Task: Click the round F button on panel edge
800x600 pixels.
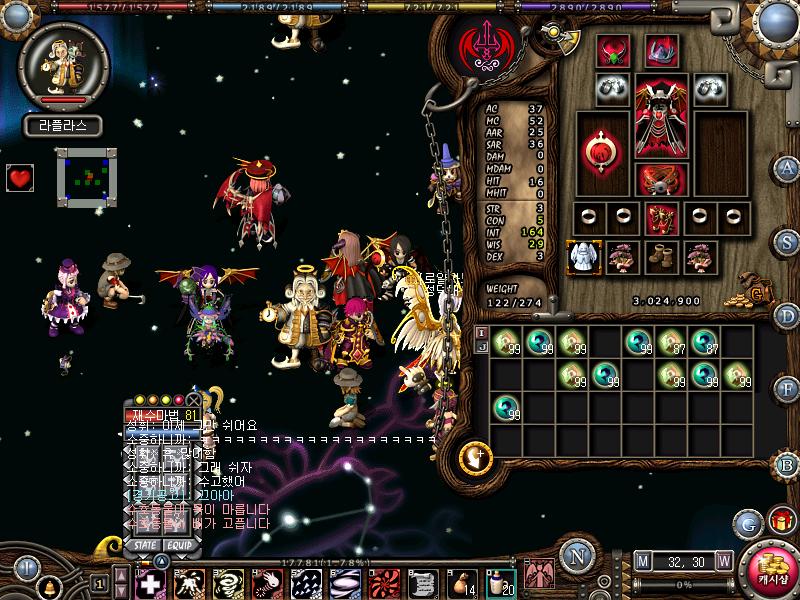Action: (x=787, y=388)
